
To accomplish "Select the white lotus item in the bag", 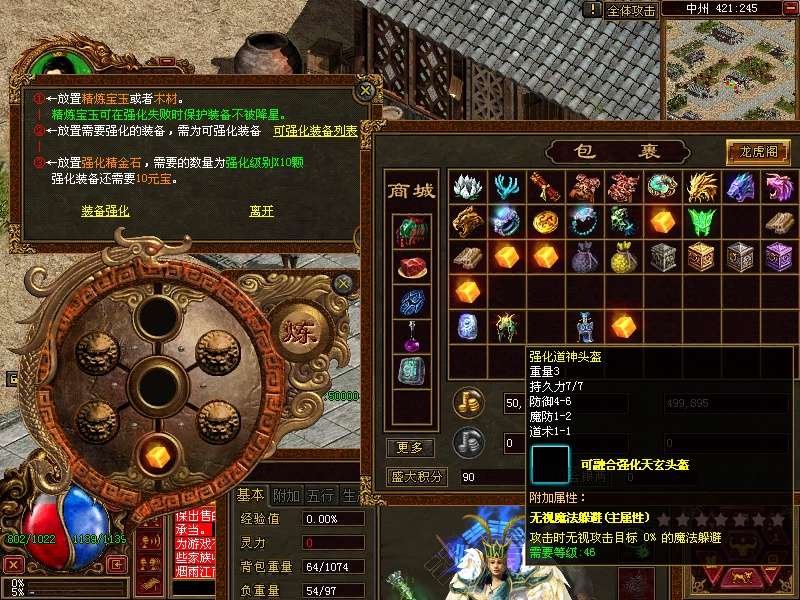I will (x=467, y=187).
